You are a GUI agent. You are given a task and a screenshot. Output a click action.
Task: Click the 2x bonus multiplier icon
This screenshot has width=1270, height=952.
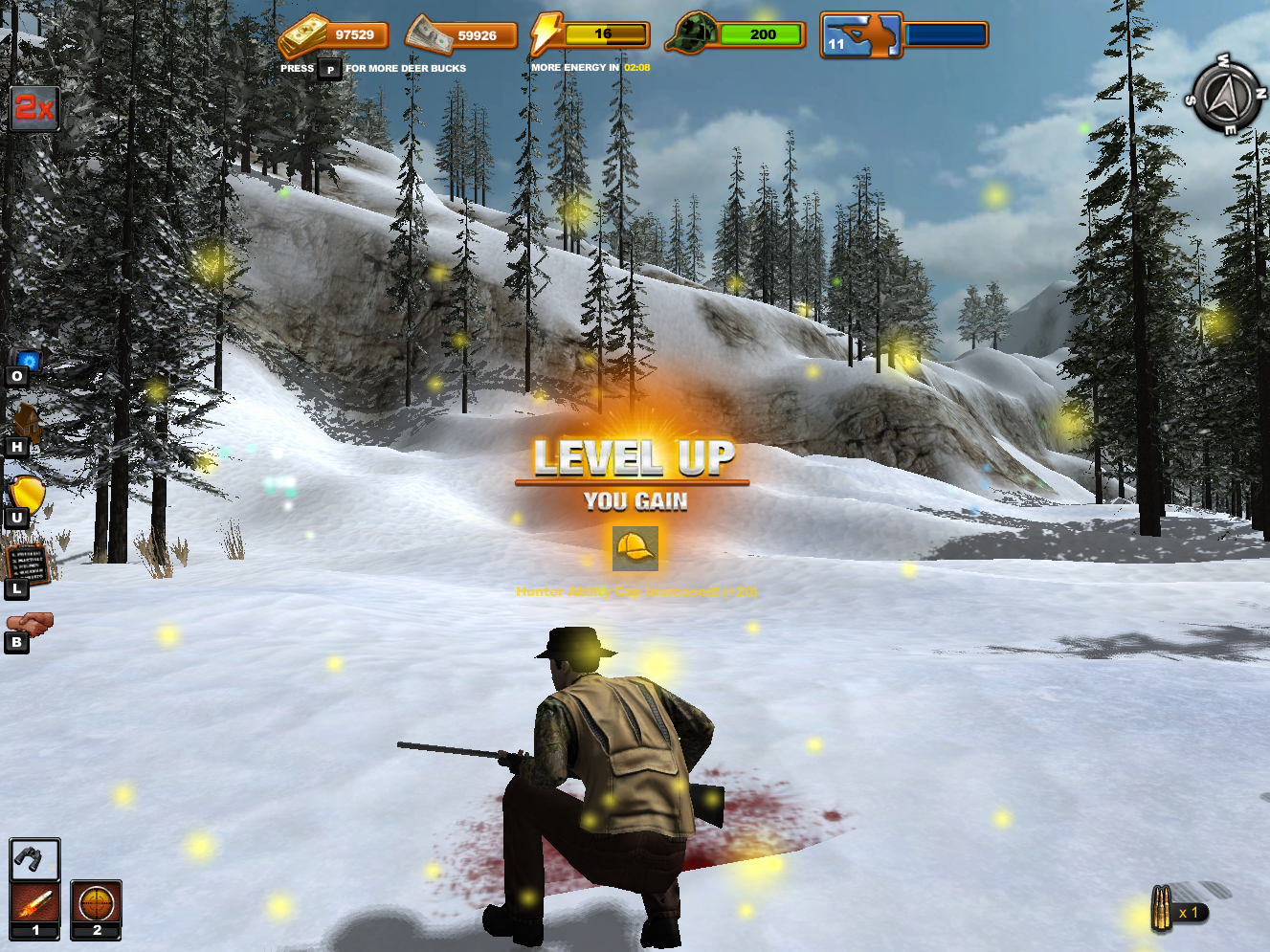(x=34, y=108)
